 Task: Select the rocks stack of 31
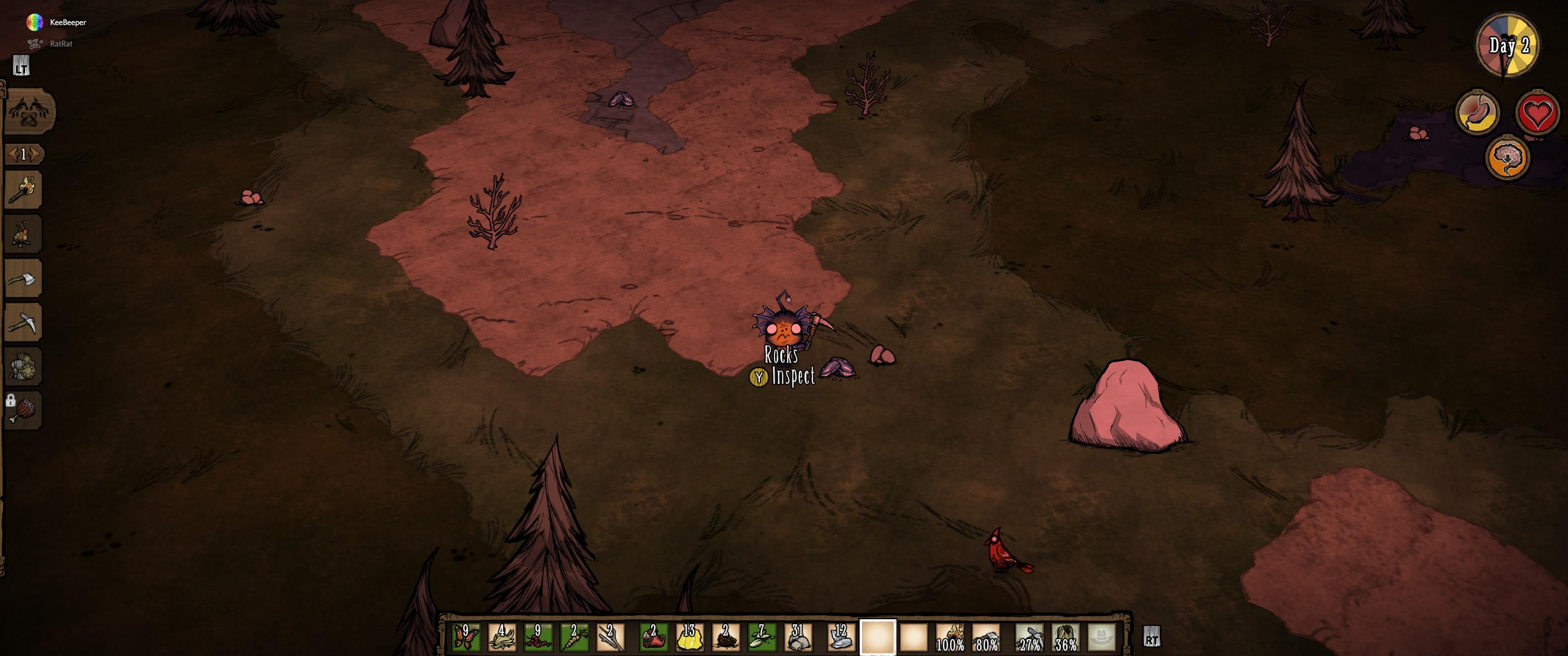click(797, 637)
